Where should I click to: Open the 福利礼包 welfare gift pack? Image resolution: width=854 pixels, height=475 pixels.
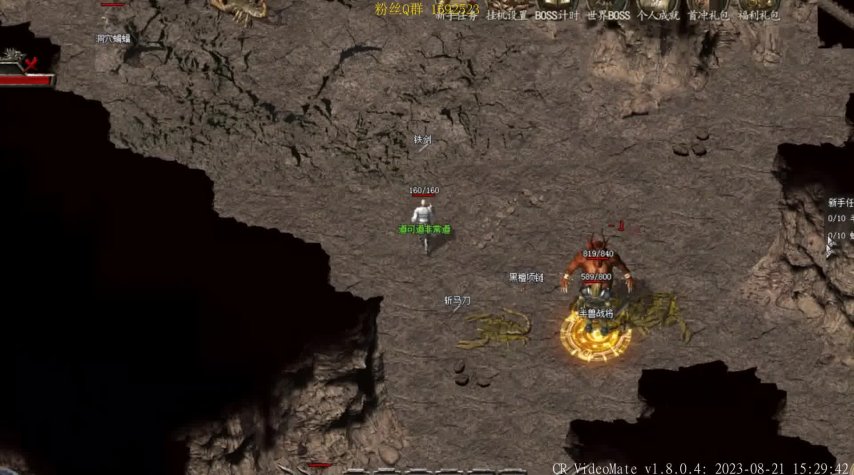[760, 15]
